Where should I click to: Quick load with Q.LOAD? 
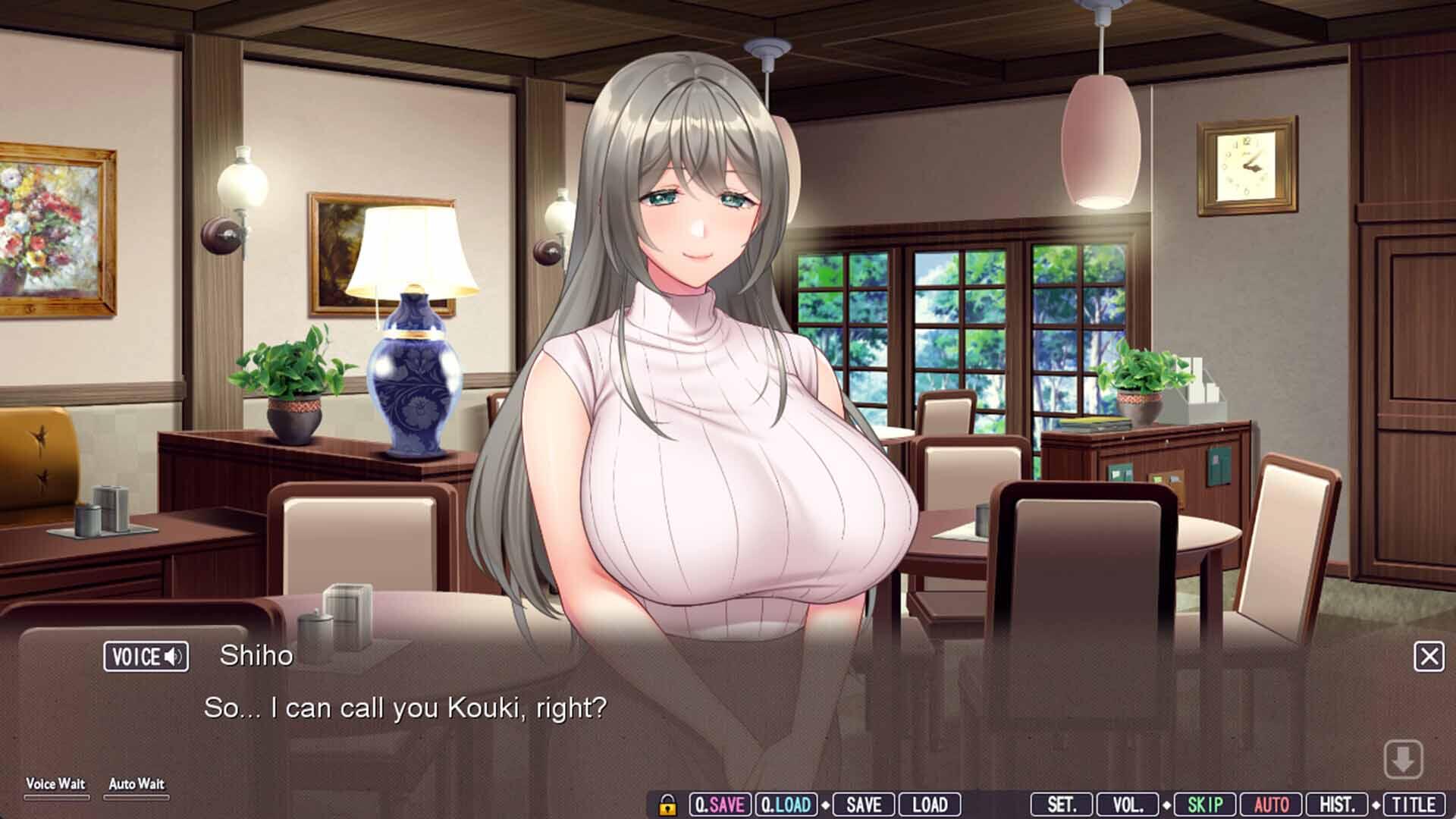pyautogui.click(x=786, y=805)
